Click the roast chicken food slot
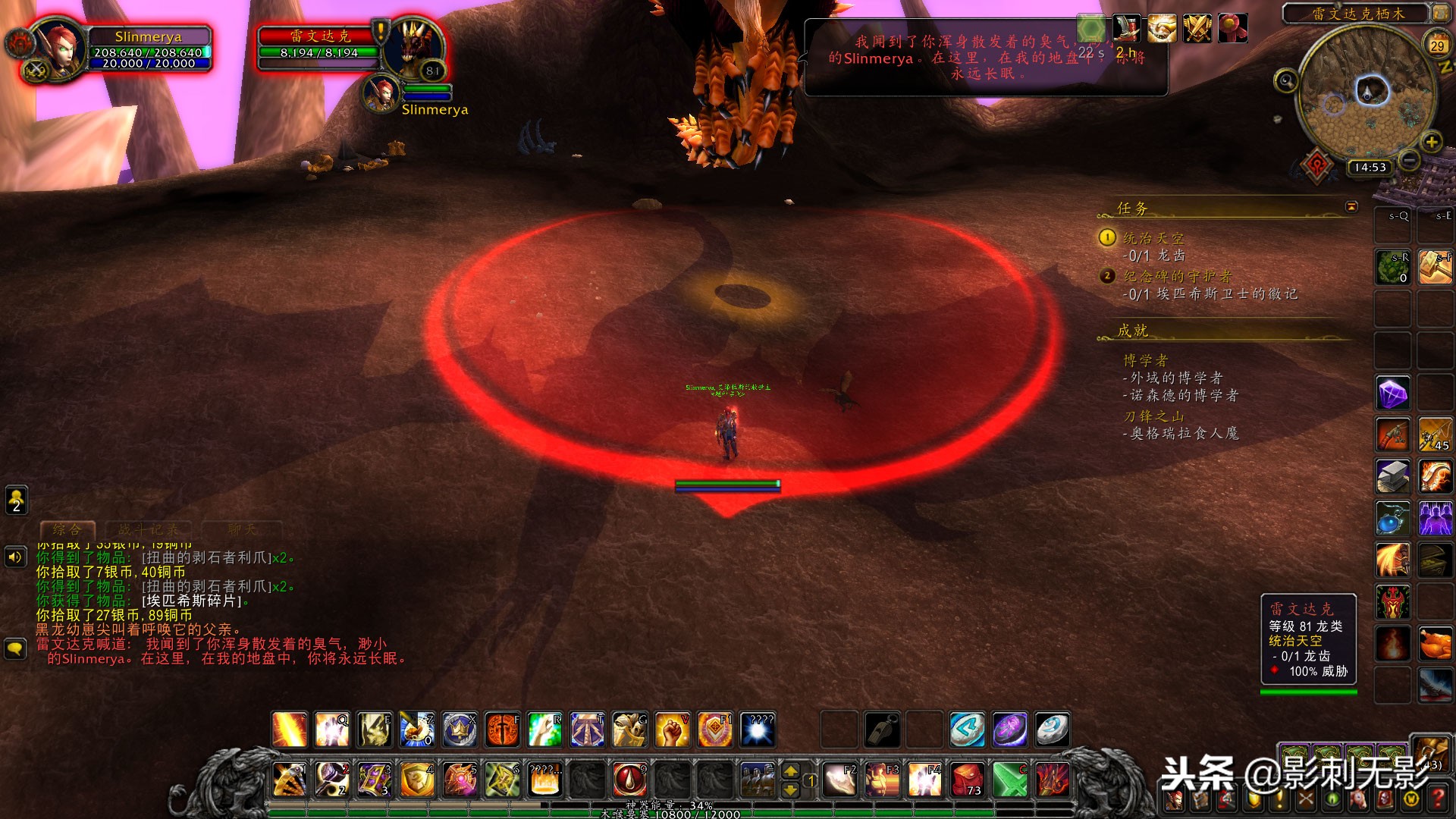1456x819 pixels. (1436, 644)
